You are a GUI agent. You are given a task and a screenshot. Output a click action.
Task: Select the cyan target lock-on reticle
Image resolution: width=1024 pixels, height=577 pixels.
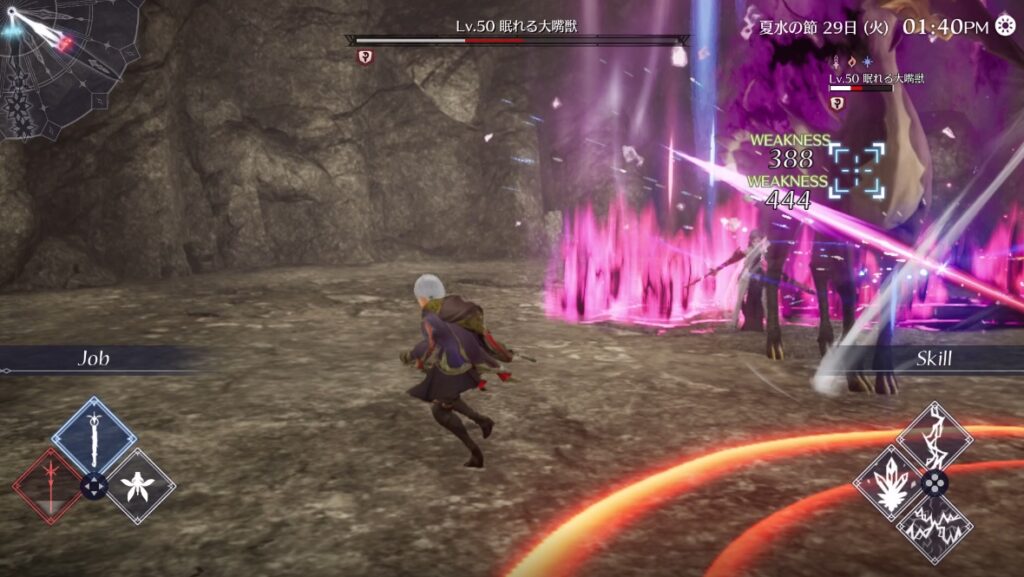click(857, 168)
